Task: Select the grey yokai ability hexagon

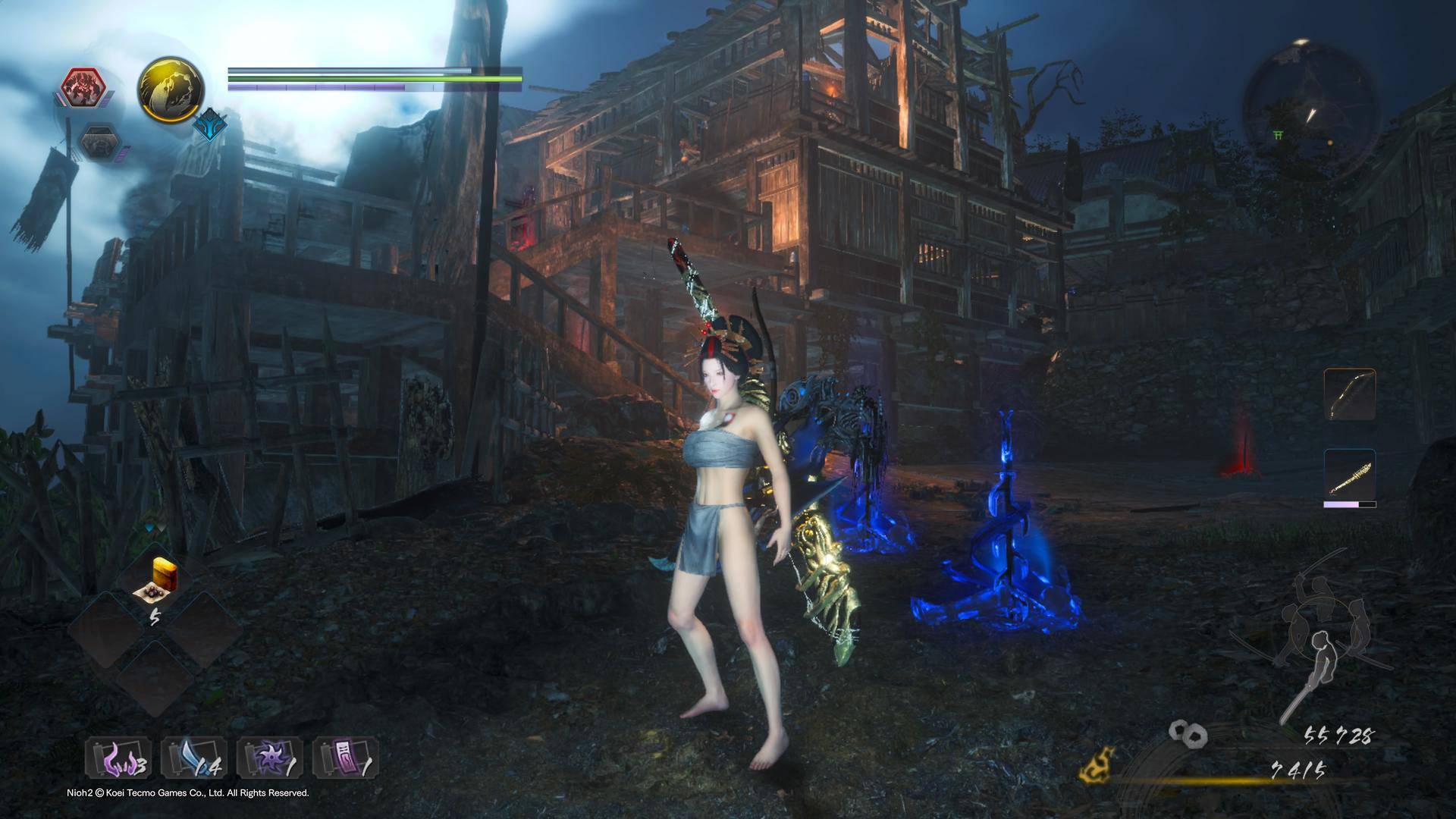Action: coord(99,143)
